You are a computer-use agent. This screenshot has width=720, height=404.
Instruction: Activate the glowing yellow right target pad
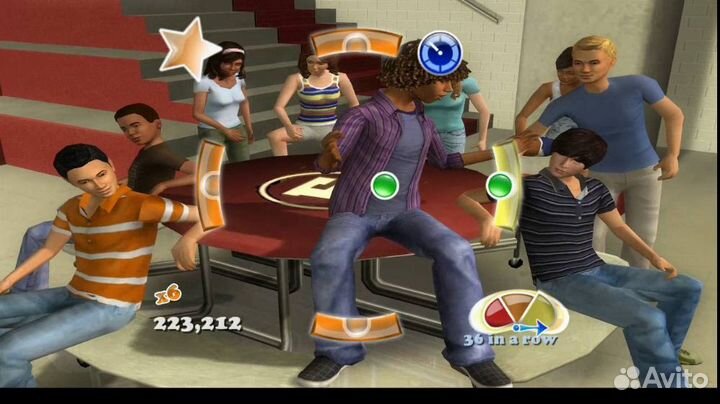[x=503, y=185]
